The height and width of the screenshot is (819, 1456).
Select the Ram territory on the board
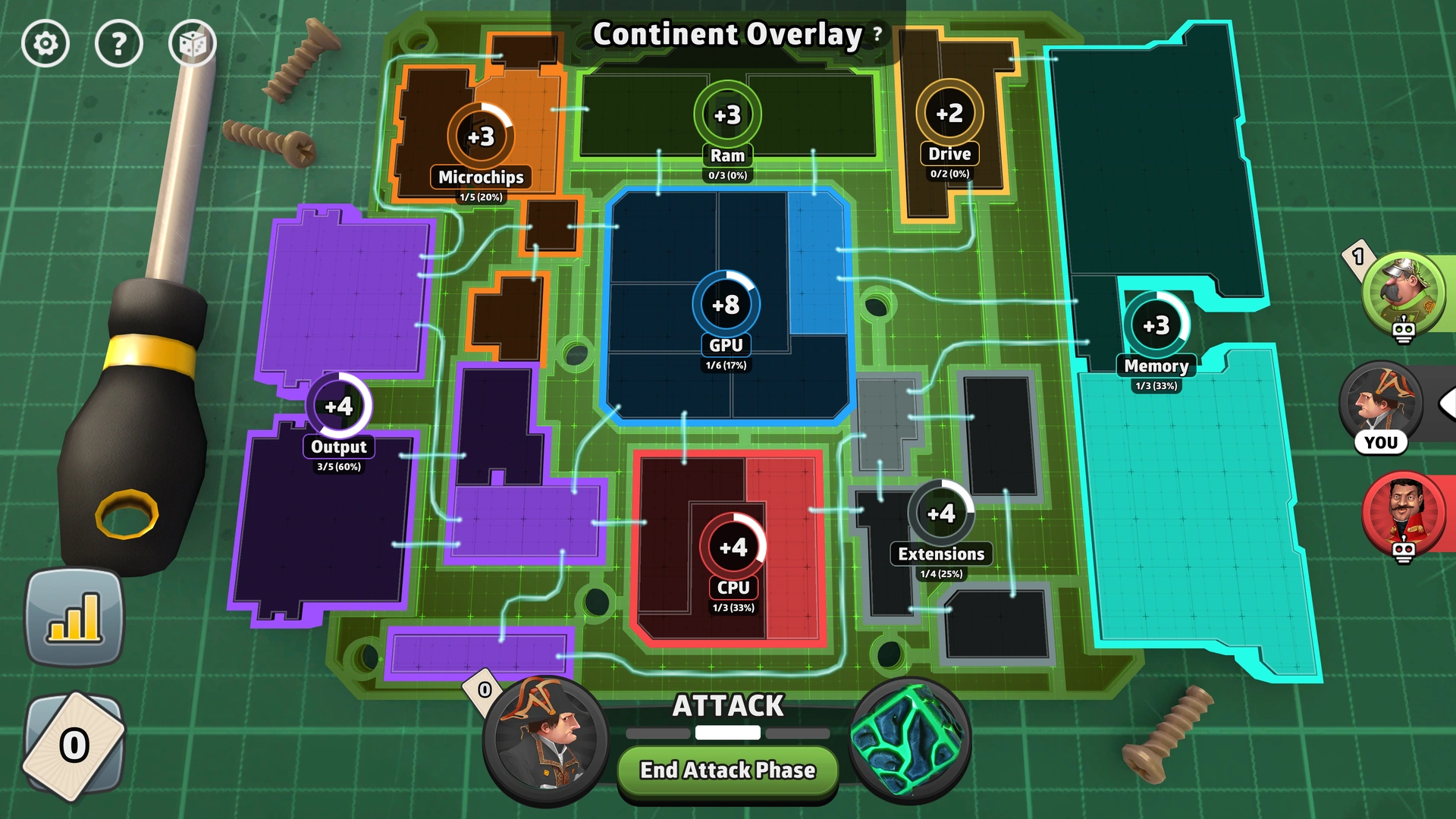click(x=726, y=115)
